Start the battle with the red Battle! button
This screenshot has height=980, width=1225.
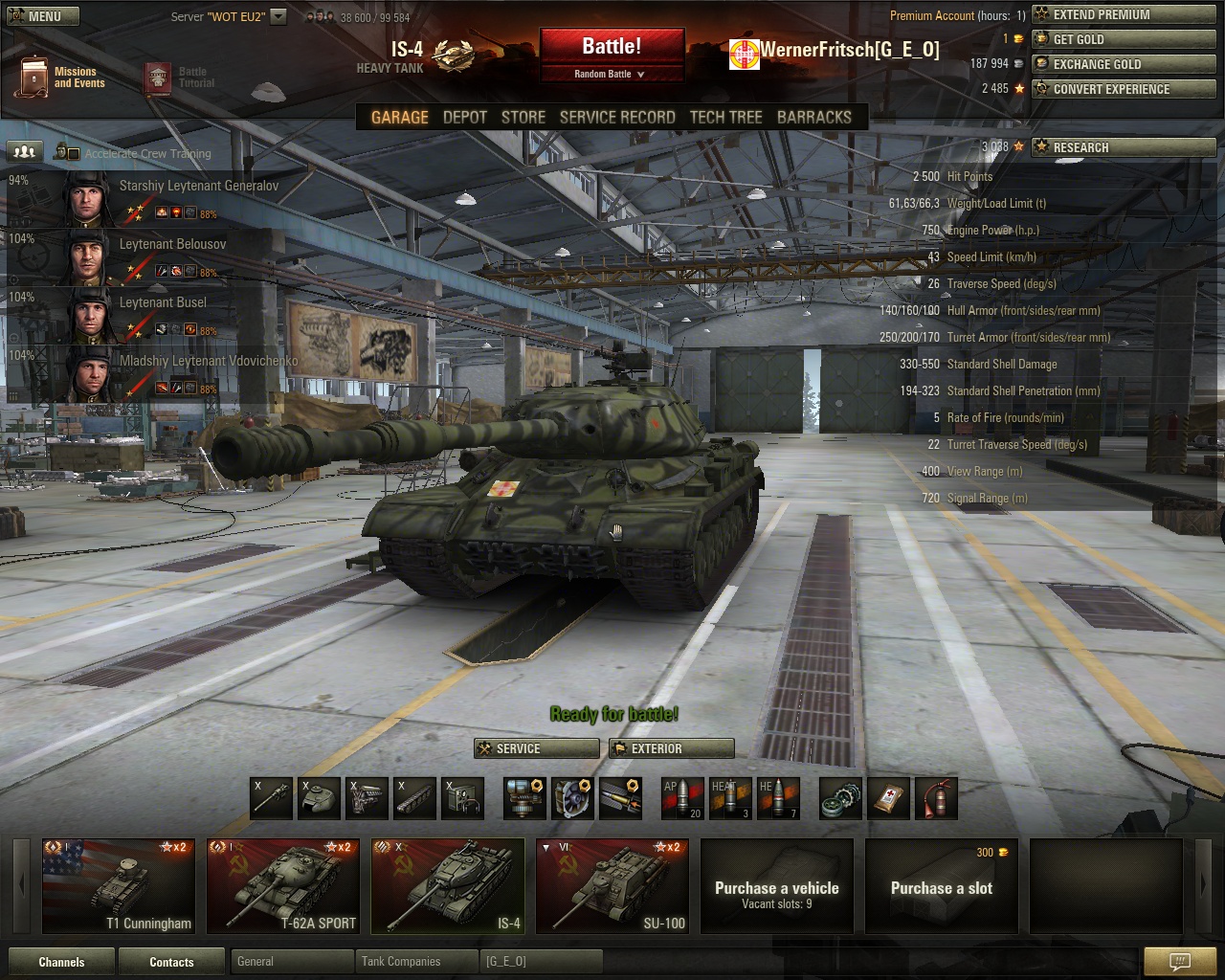tap(612, 46)
